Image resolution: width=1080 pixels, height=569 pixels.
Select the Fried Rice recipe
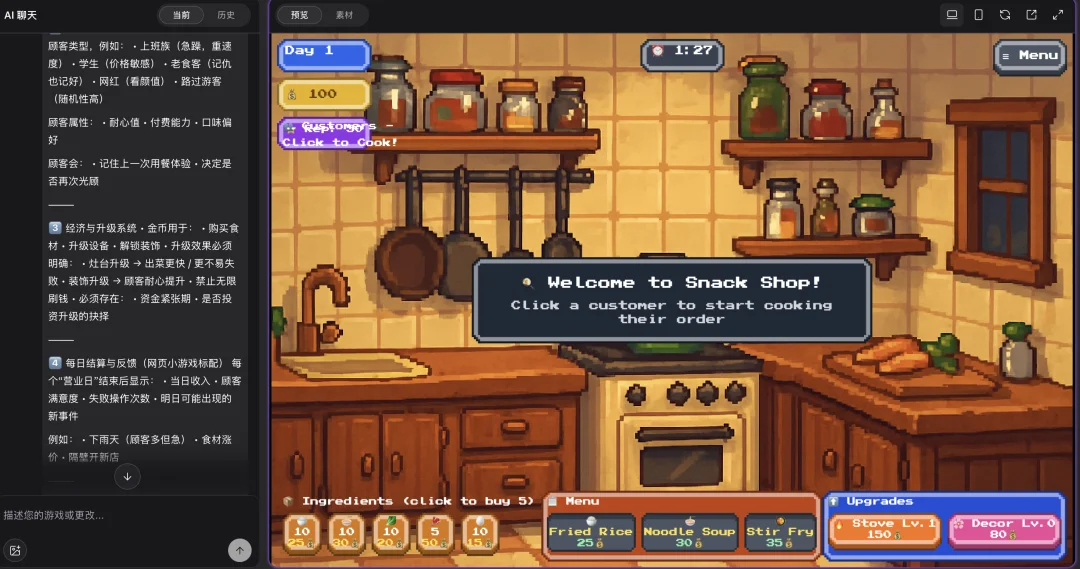pyautogui.click(x=590, y=536)
